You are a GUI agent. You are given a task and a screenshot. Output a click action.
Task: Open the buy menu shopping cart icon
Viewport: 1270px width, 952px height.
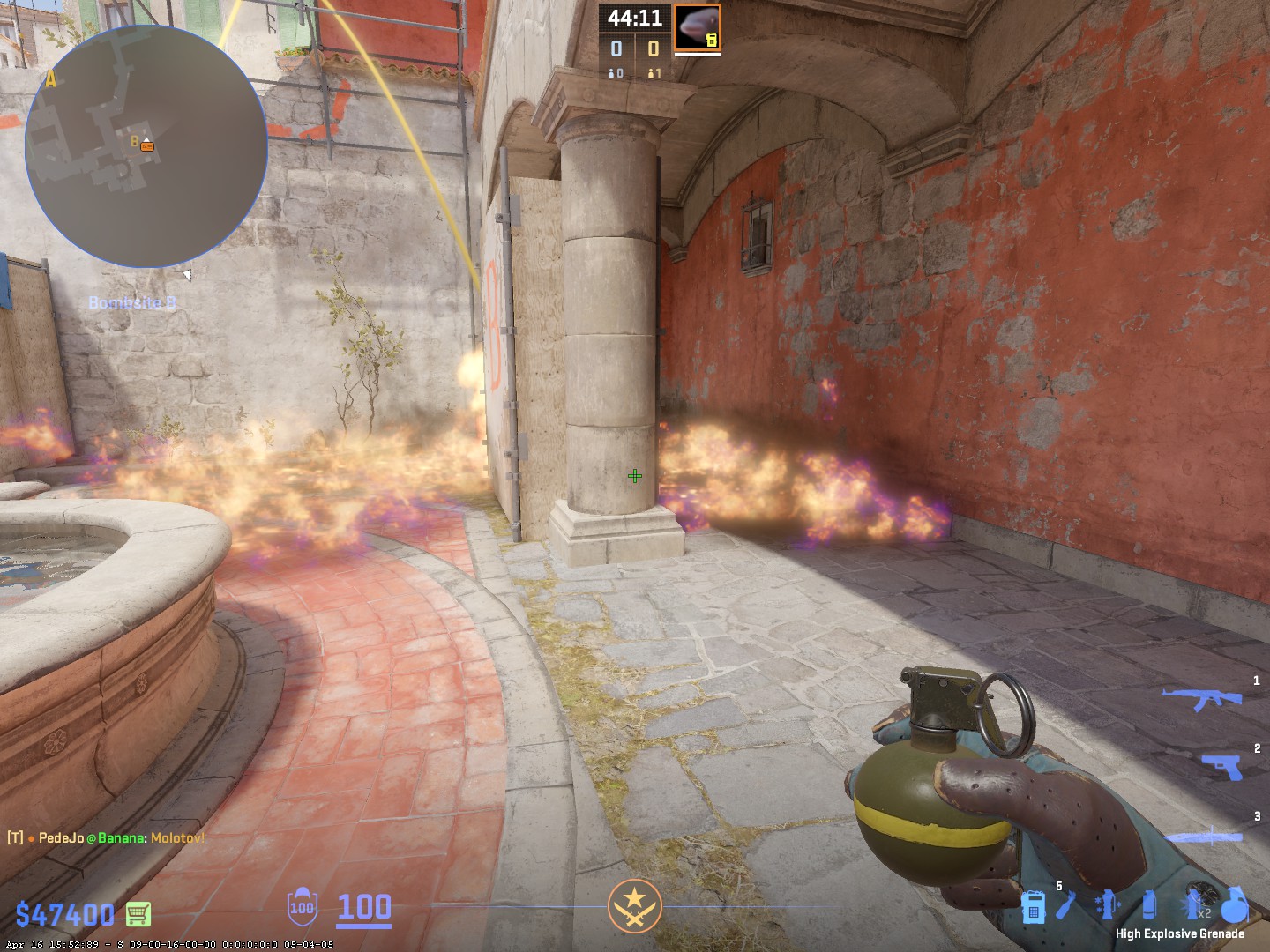click(138, 914)
